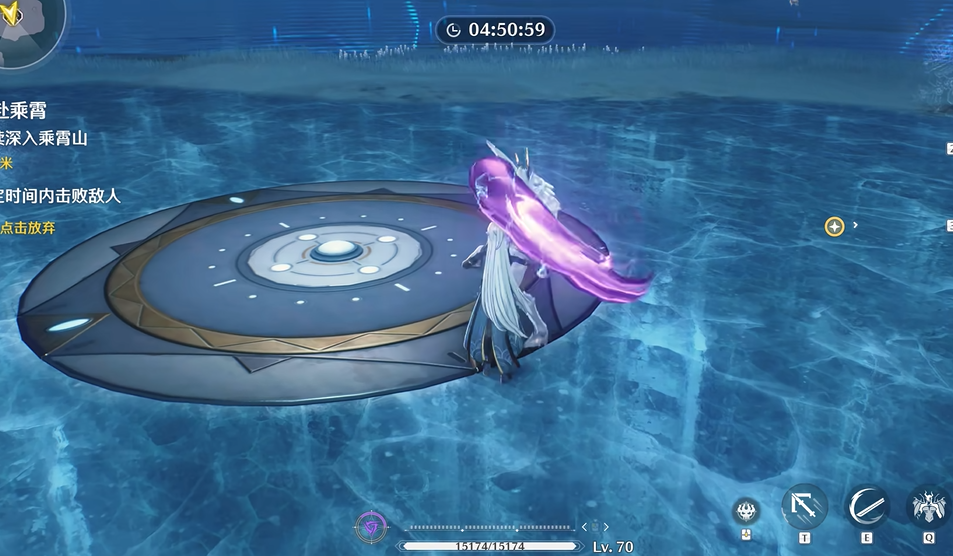The width and height of the screenshot is (953, 556).
Task: Open the 赴乘霄 quest tracker title
Action: 24,110
